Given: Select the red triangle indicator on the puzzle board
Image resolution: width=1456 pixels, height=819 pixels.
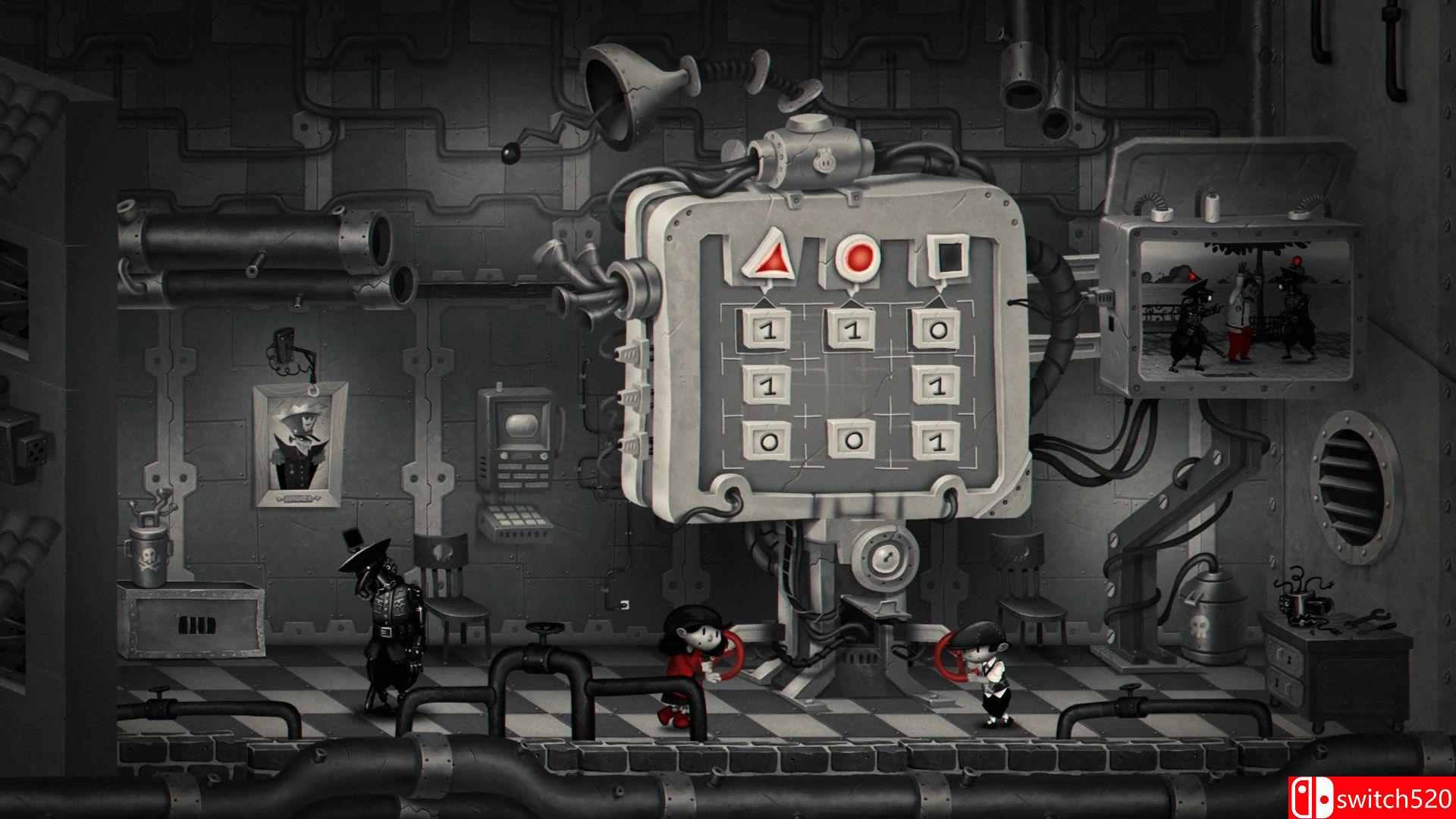Looking at the screenshot, I should click(767, 258).
